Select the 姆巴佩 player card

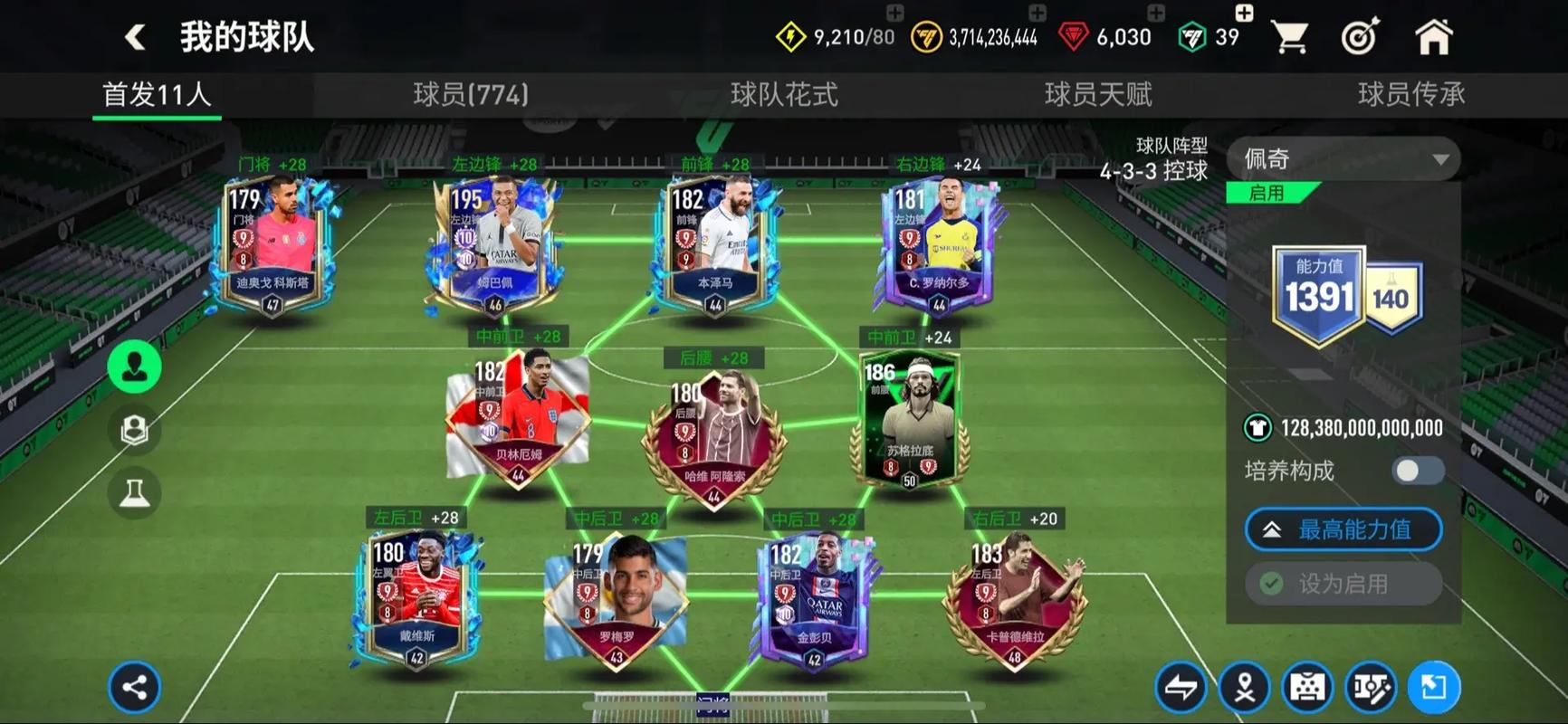pyautogui.click(x=494, y=244)
